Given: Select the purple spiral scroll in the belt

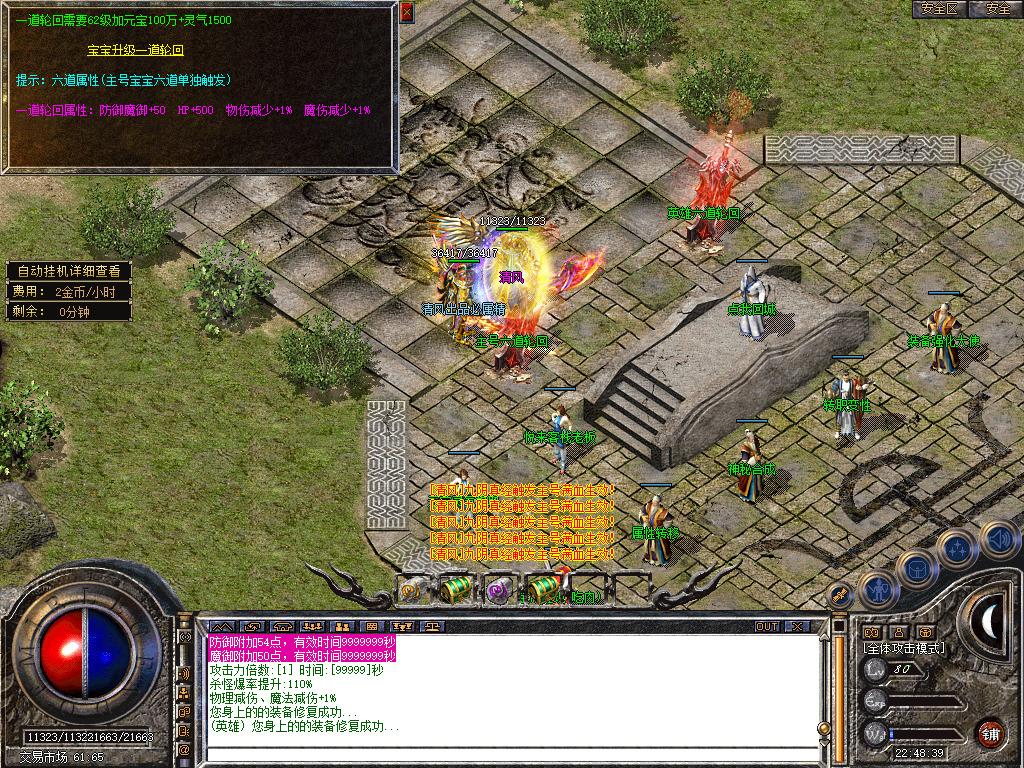Looking at the screenshot, I should pos(497,591).
